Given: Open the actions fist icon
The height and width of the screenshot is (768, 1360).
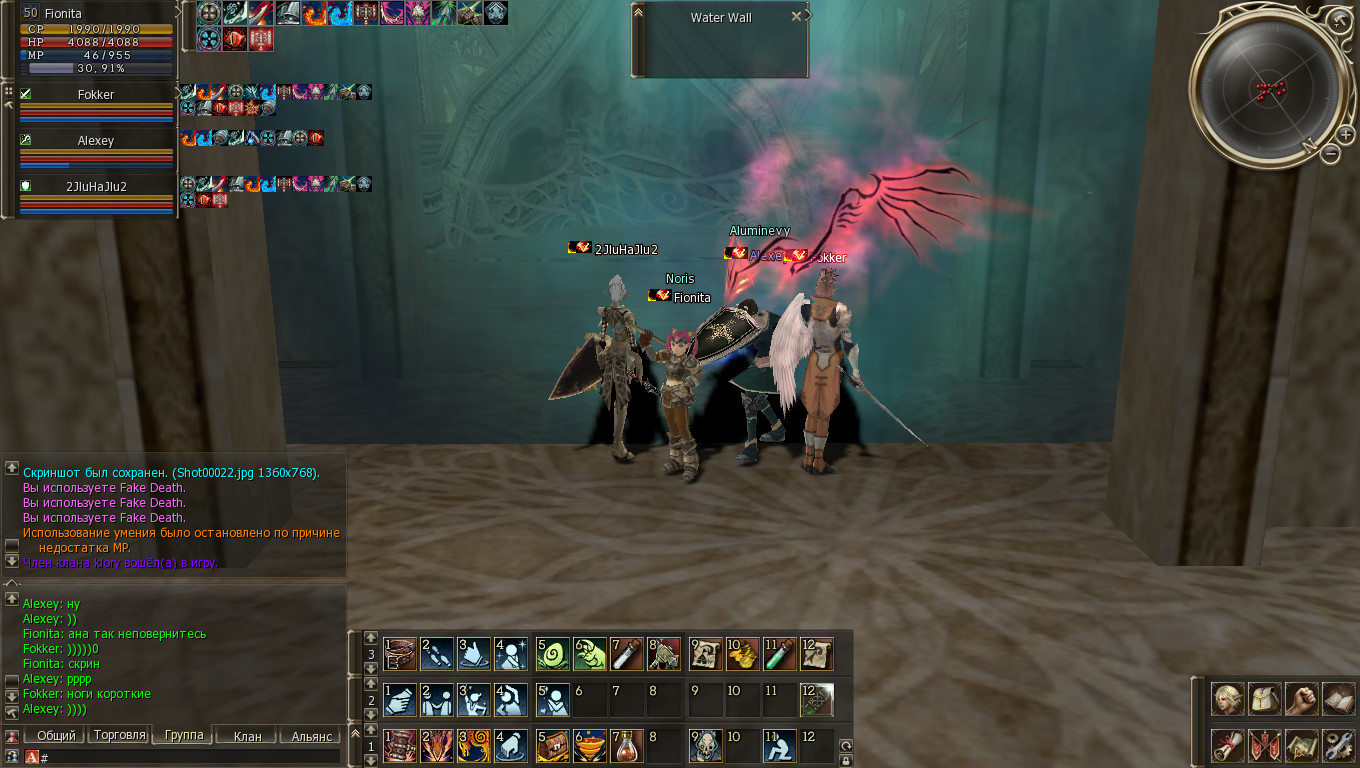Looking at the screenshot, I should point(1301,699).
